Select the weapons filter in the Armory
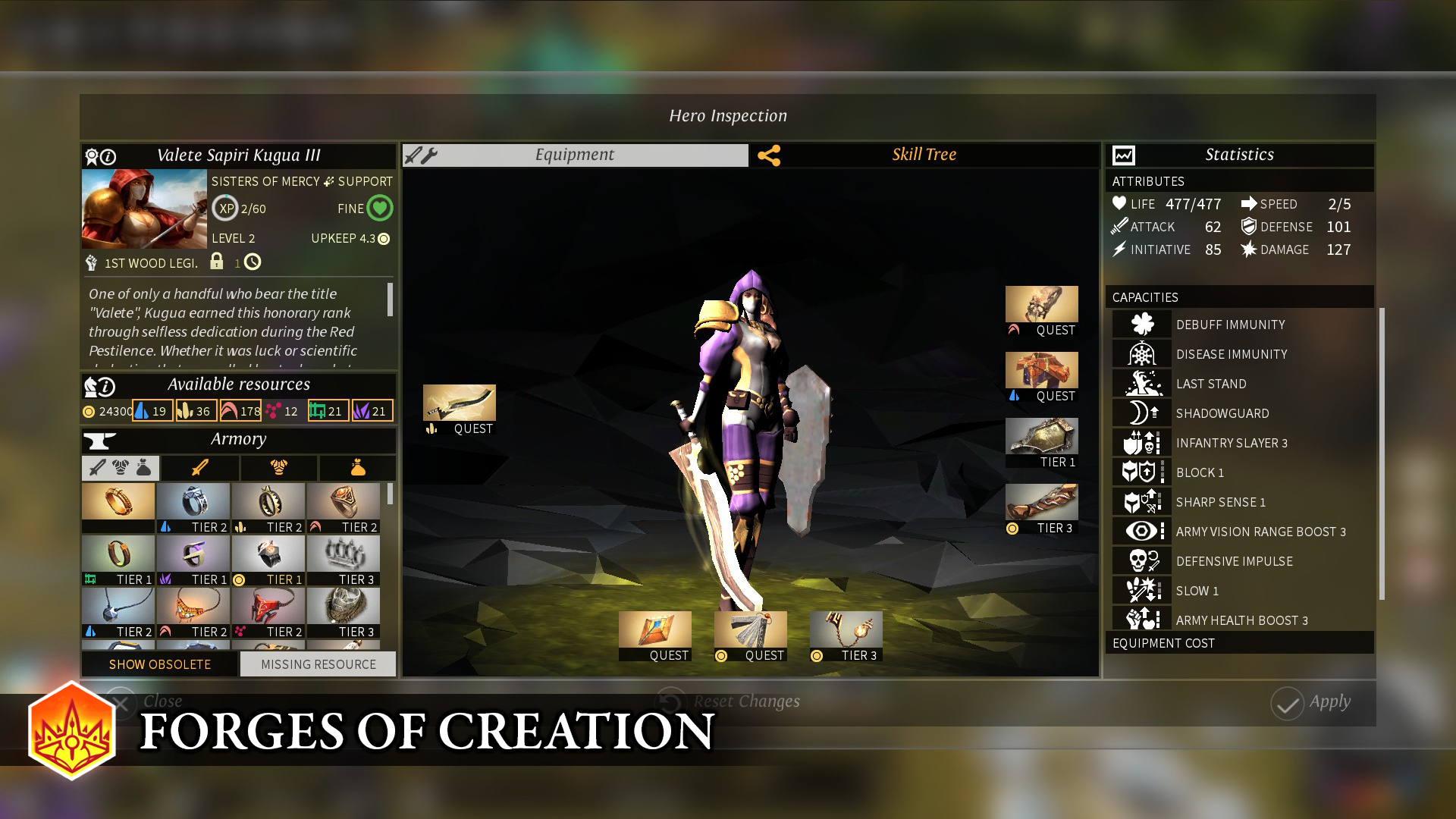 pos(199,468)
